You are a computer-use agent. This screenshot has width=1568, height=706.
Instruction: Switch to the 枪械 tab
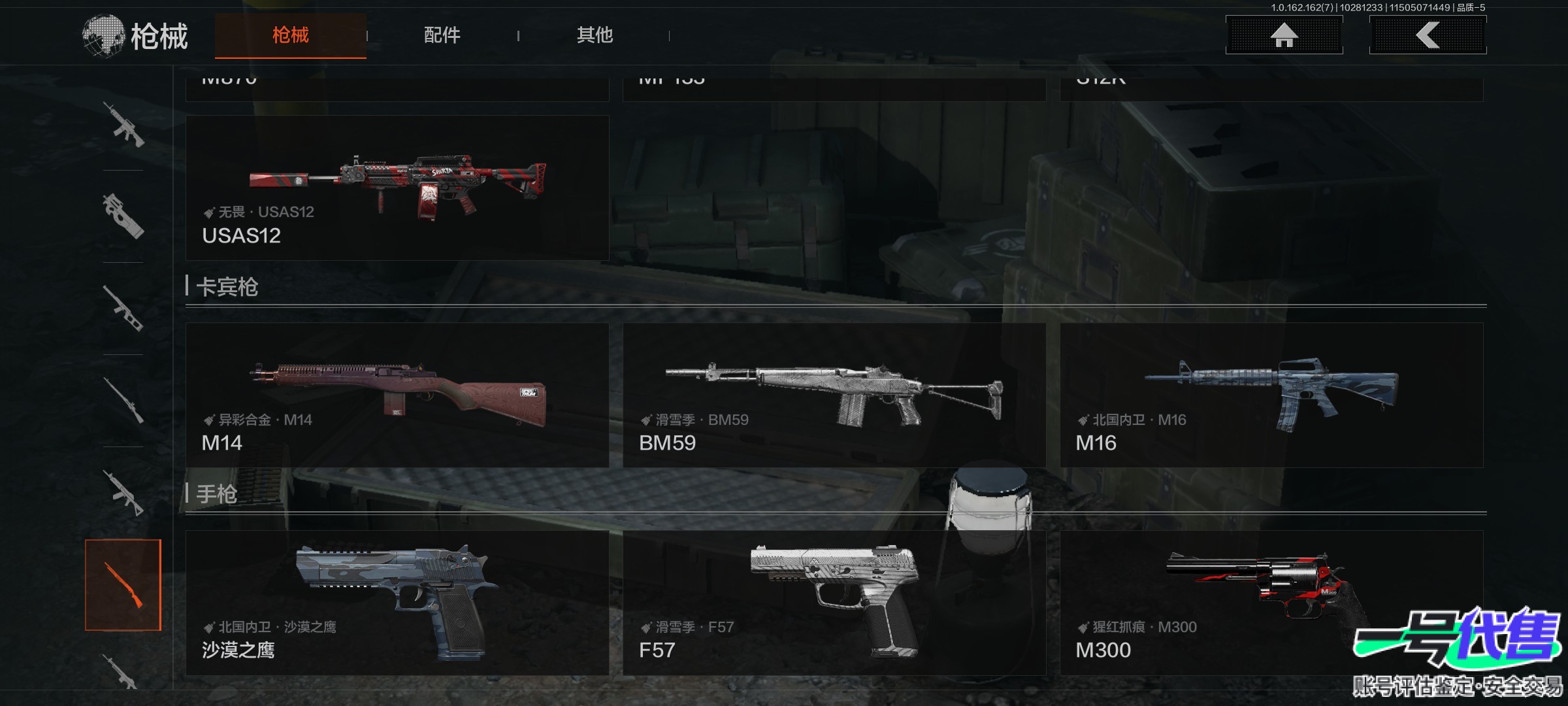pyautogui.click(x=290, y=35)
